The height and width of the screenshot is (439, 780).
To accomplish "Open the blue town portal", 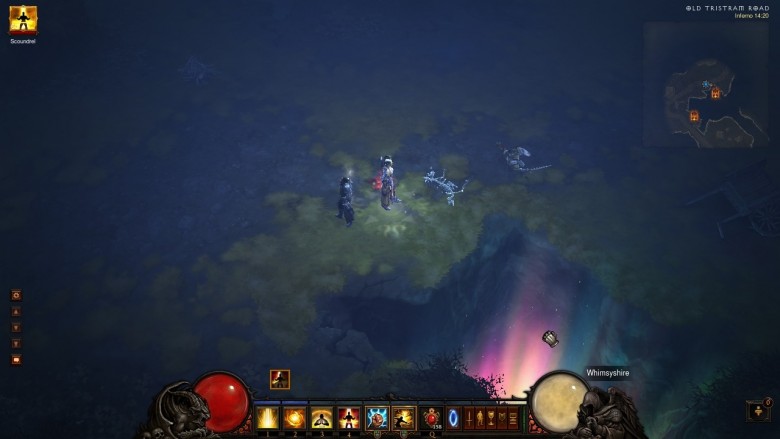I will 453,417.
